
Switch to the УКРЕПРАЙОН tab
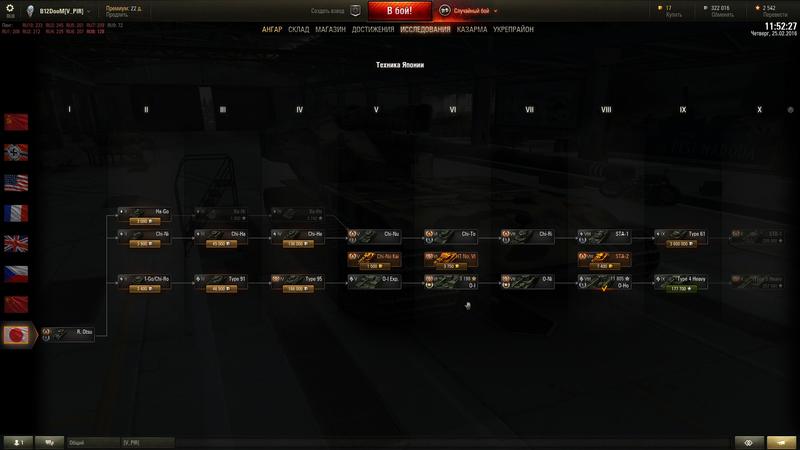[513, 30]
